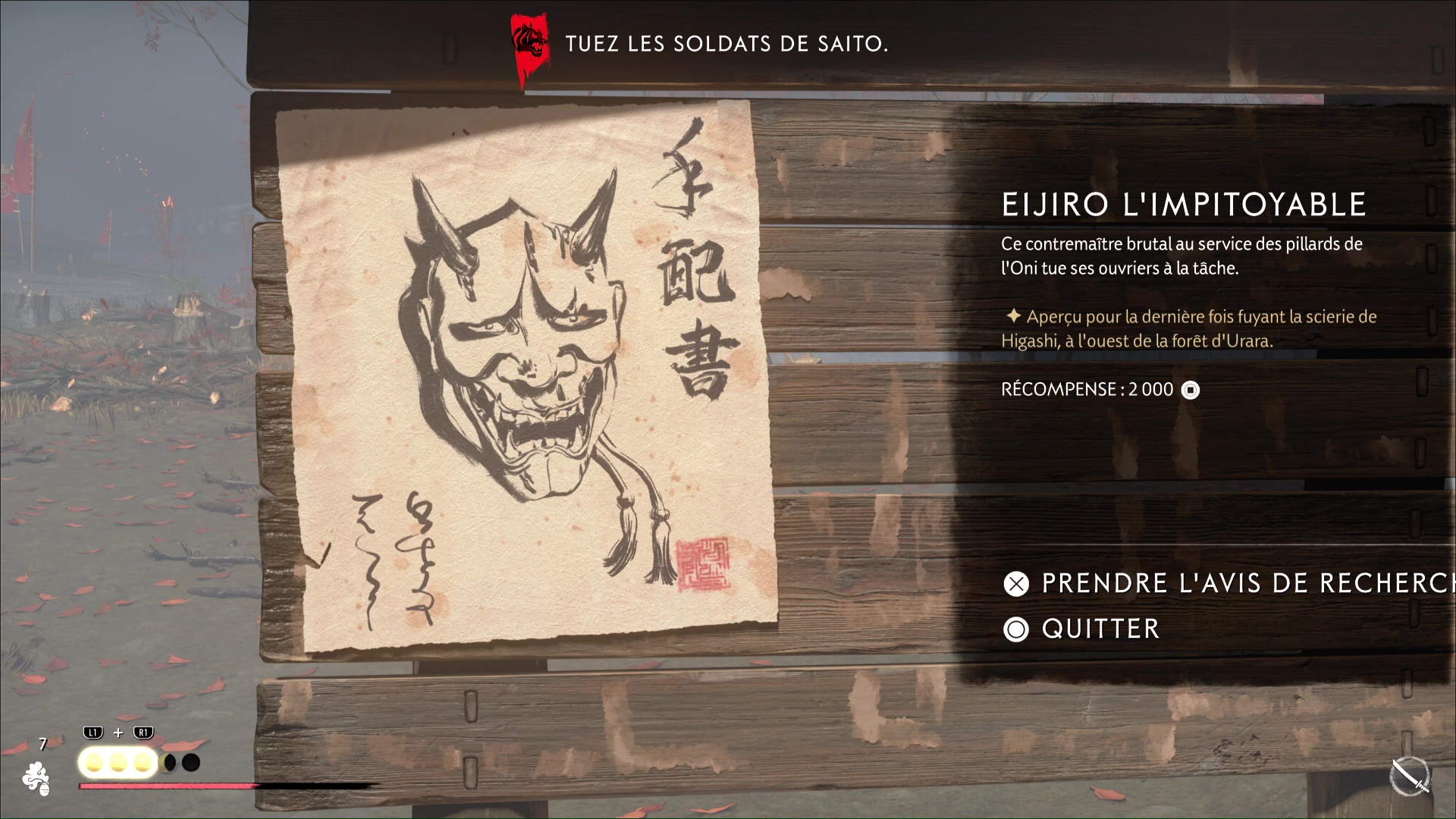Click the L1 button prompt
Image resolution: width=1456 pixels, height=819 pixels.
pyautogui.click(x=93, y=733)
